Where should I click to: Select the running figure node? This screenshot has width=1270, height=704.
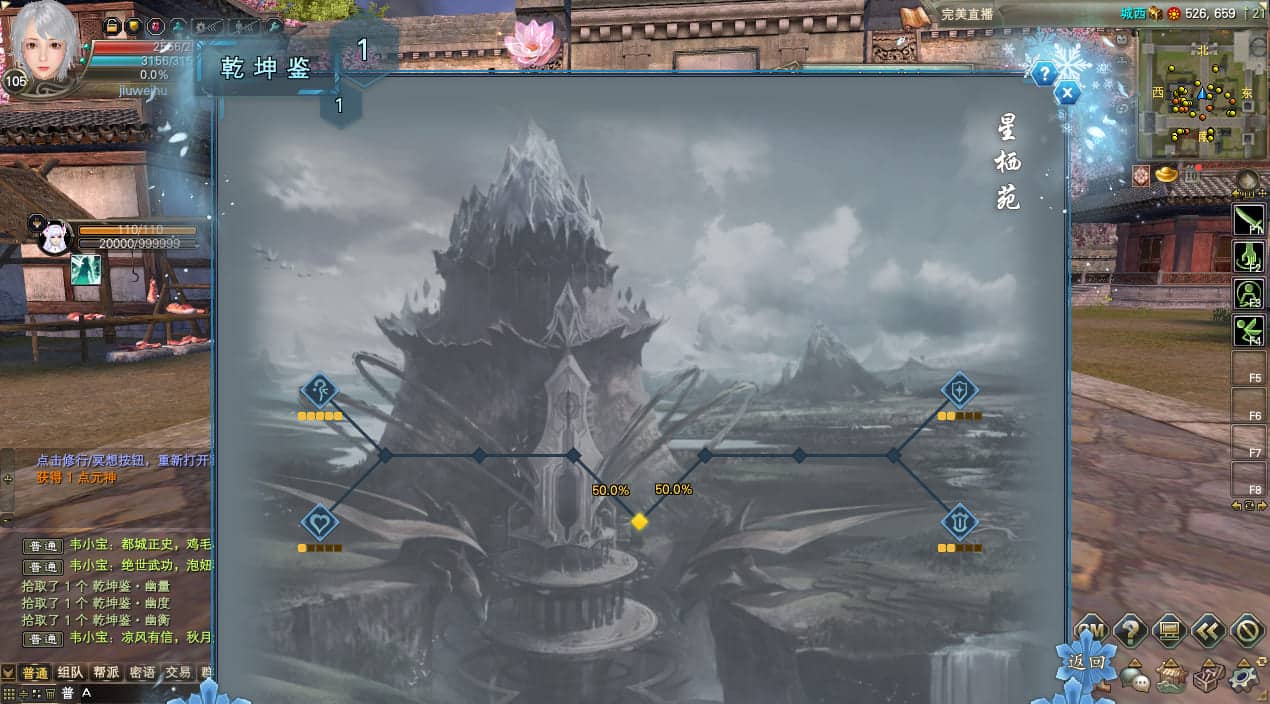coord(320,390)
